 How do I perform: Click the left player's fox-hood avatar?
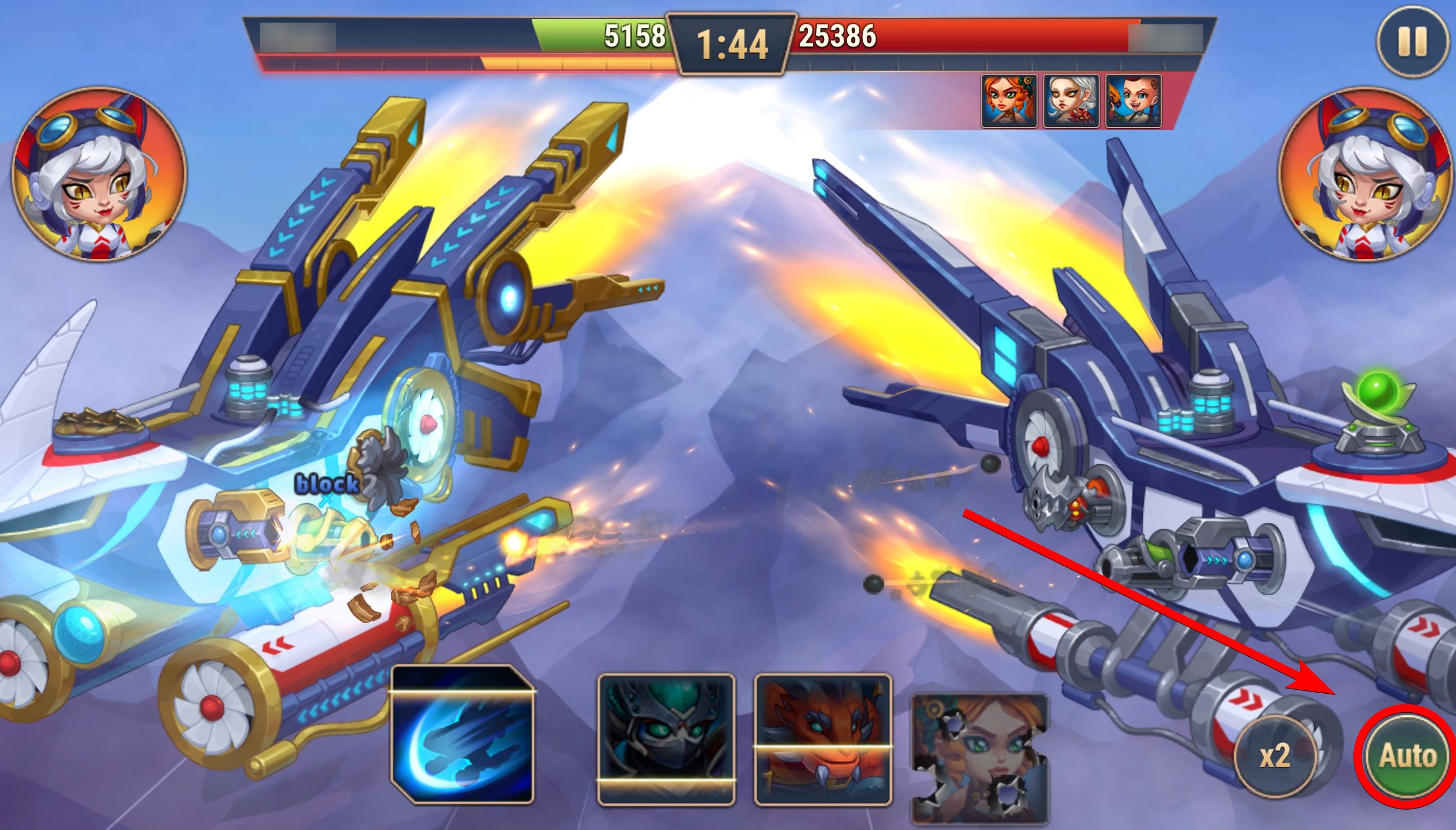(x=99, y=175)
